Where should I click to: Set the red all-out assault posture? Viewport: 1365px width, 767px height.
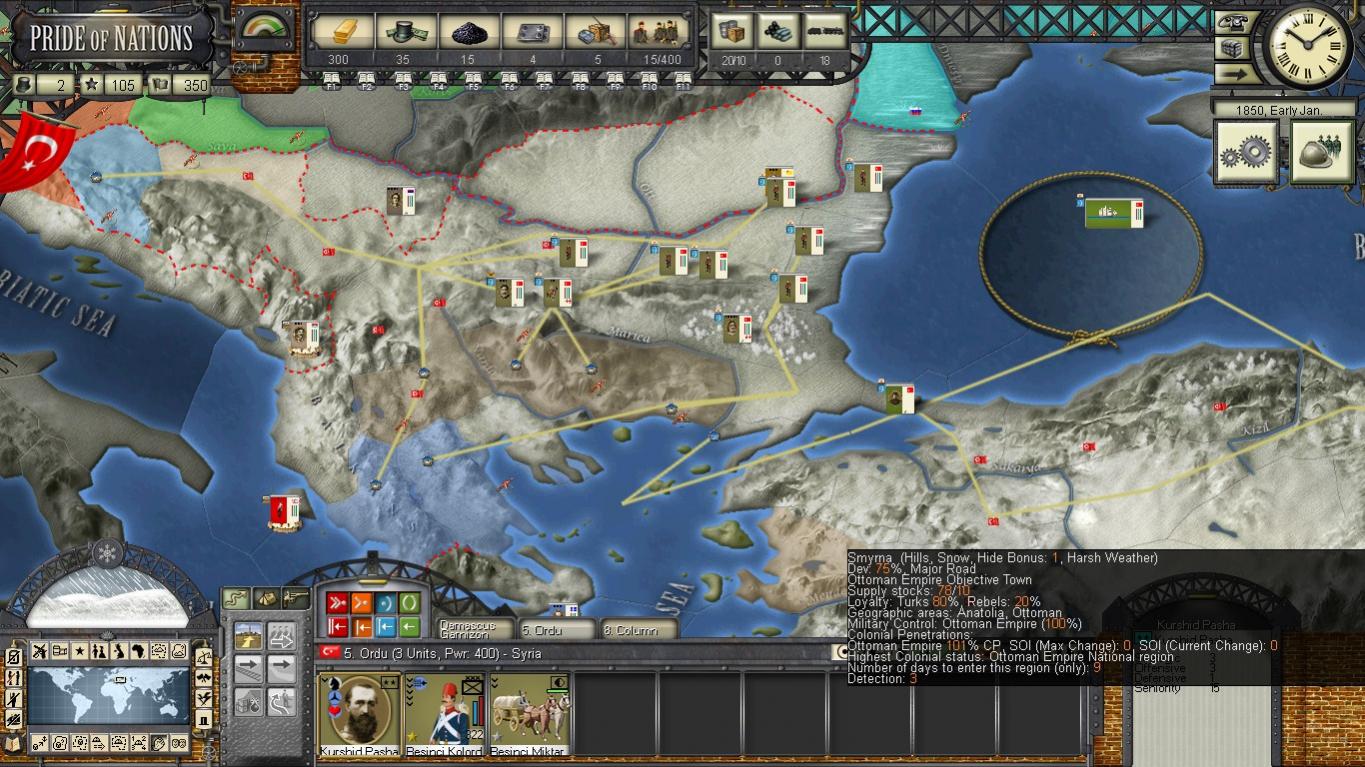coord(337,603)
